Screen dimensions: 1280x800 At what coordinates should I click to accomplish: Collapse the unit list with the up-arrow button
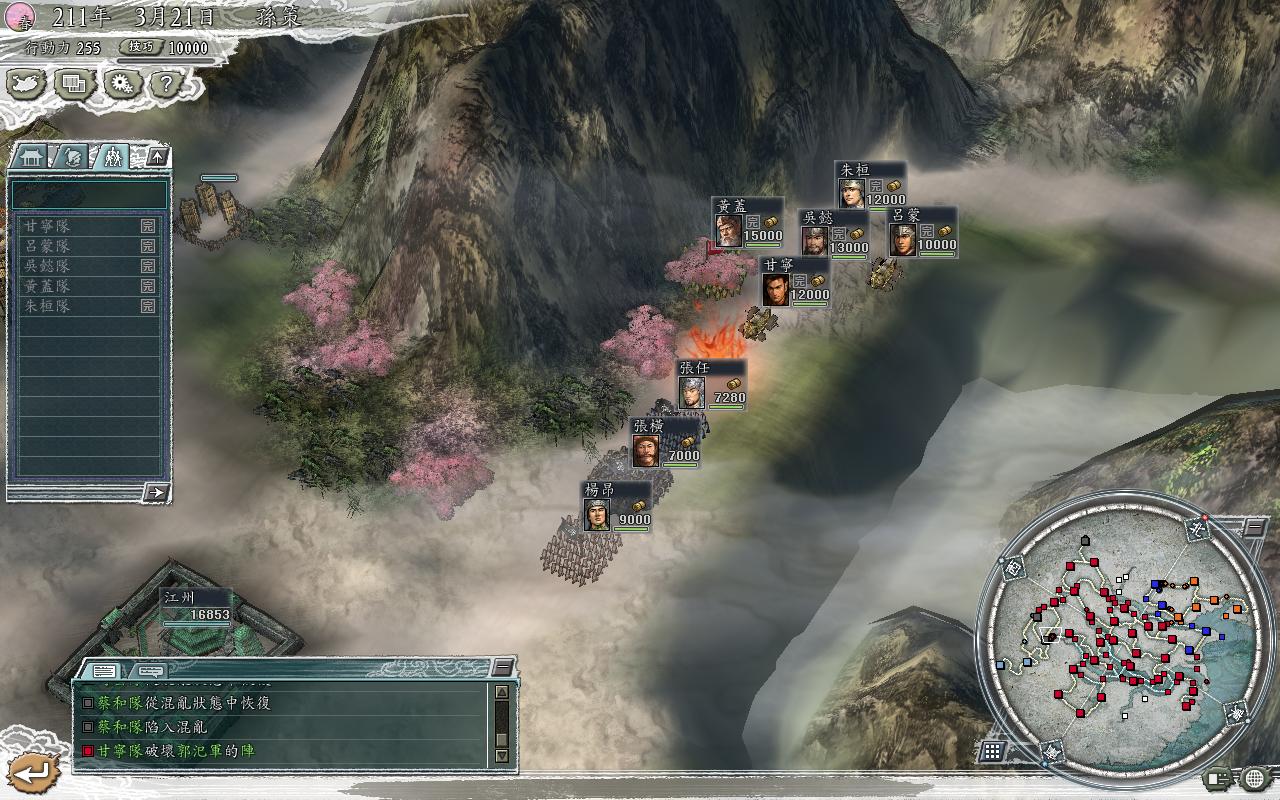coord(157,157)
